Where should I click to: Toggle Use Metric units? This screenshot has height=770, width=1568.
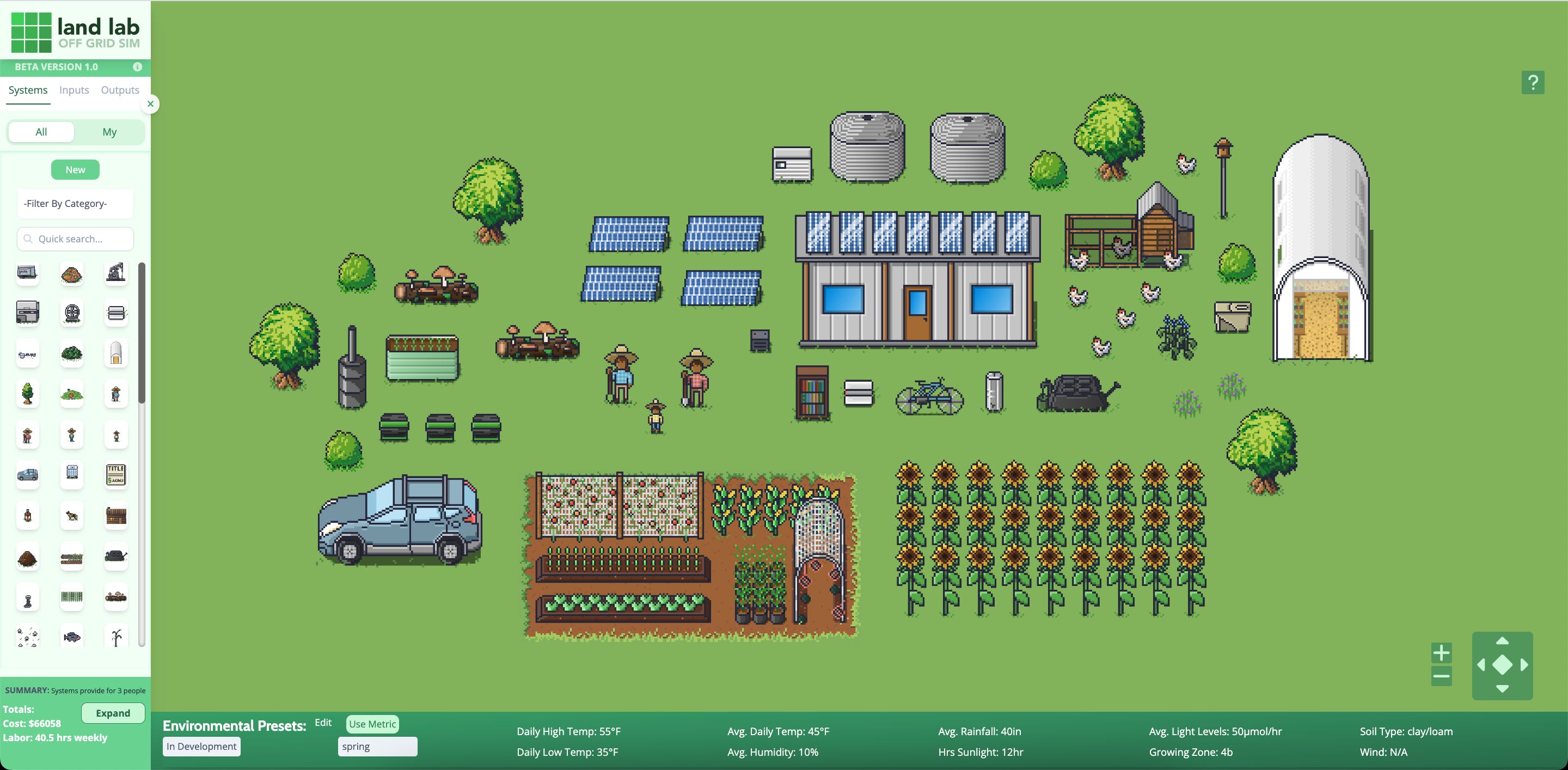click(371, 724)
